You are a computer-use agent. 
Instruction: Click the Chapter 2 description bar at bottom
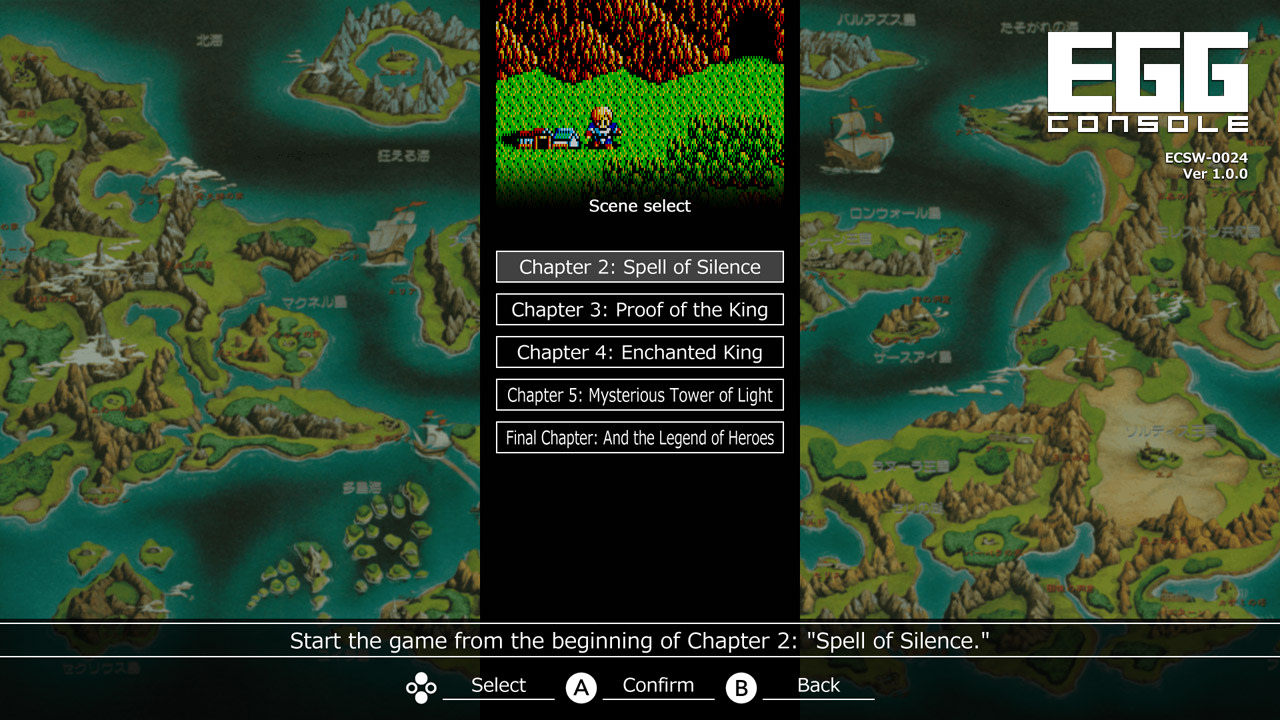click(x=639, y=641)
